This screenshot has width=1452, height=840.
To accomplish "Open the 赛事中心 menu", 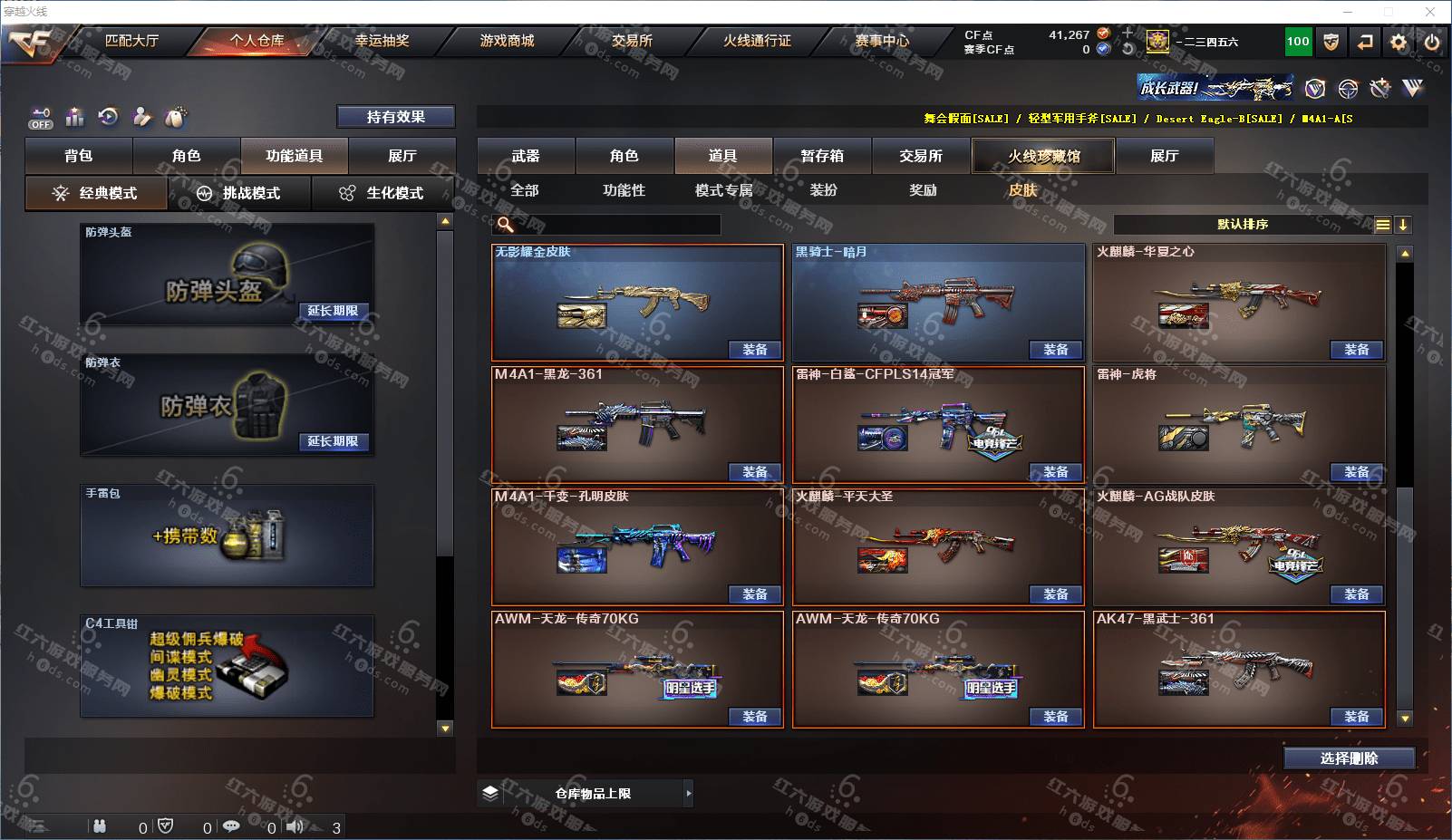I will pos(882,41).
